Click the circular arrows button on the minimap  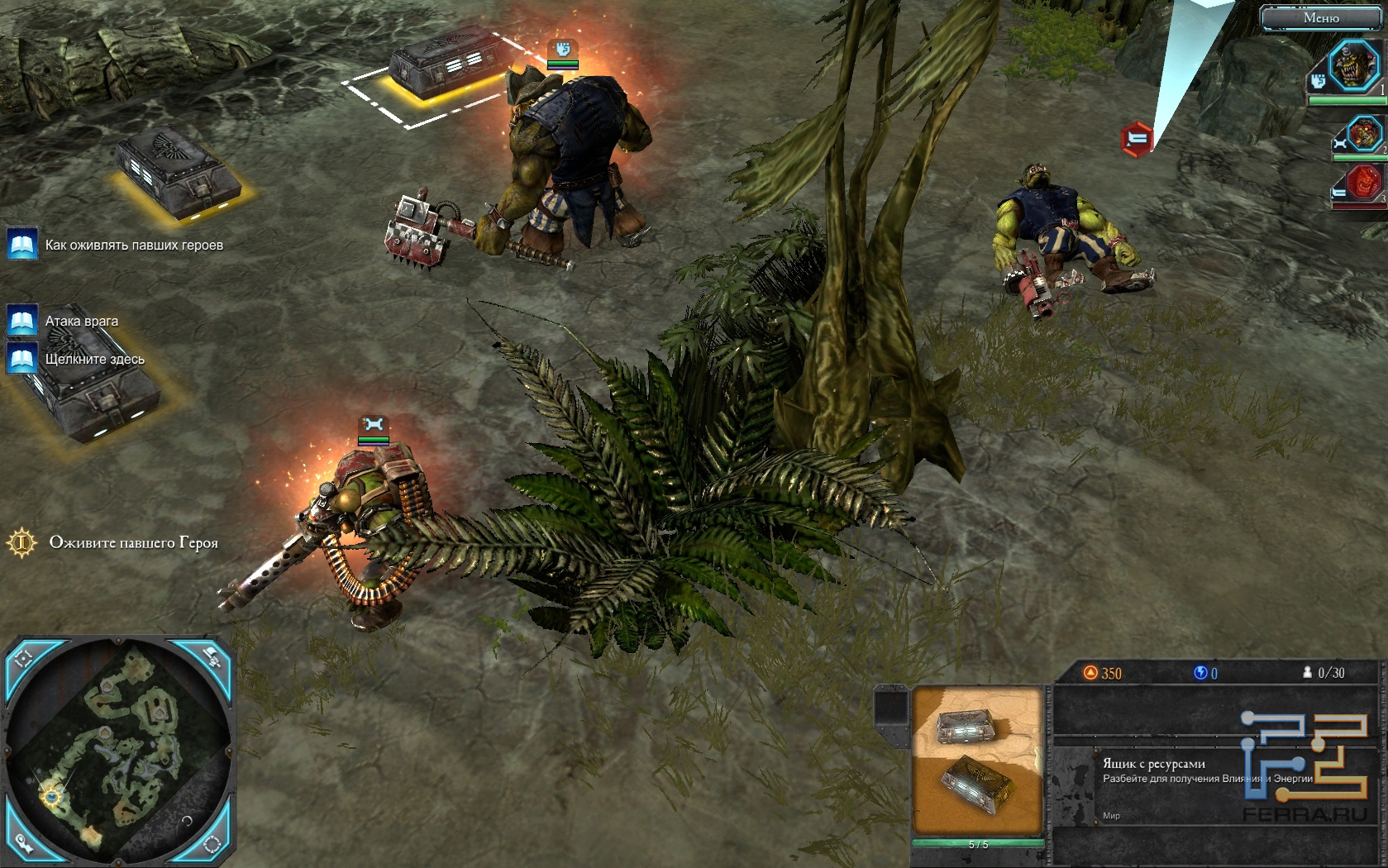[x=213, y=844]
